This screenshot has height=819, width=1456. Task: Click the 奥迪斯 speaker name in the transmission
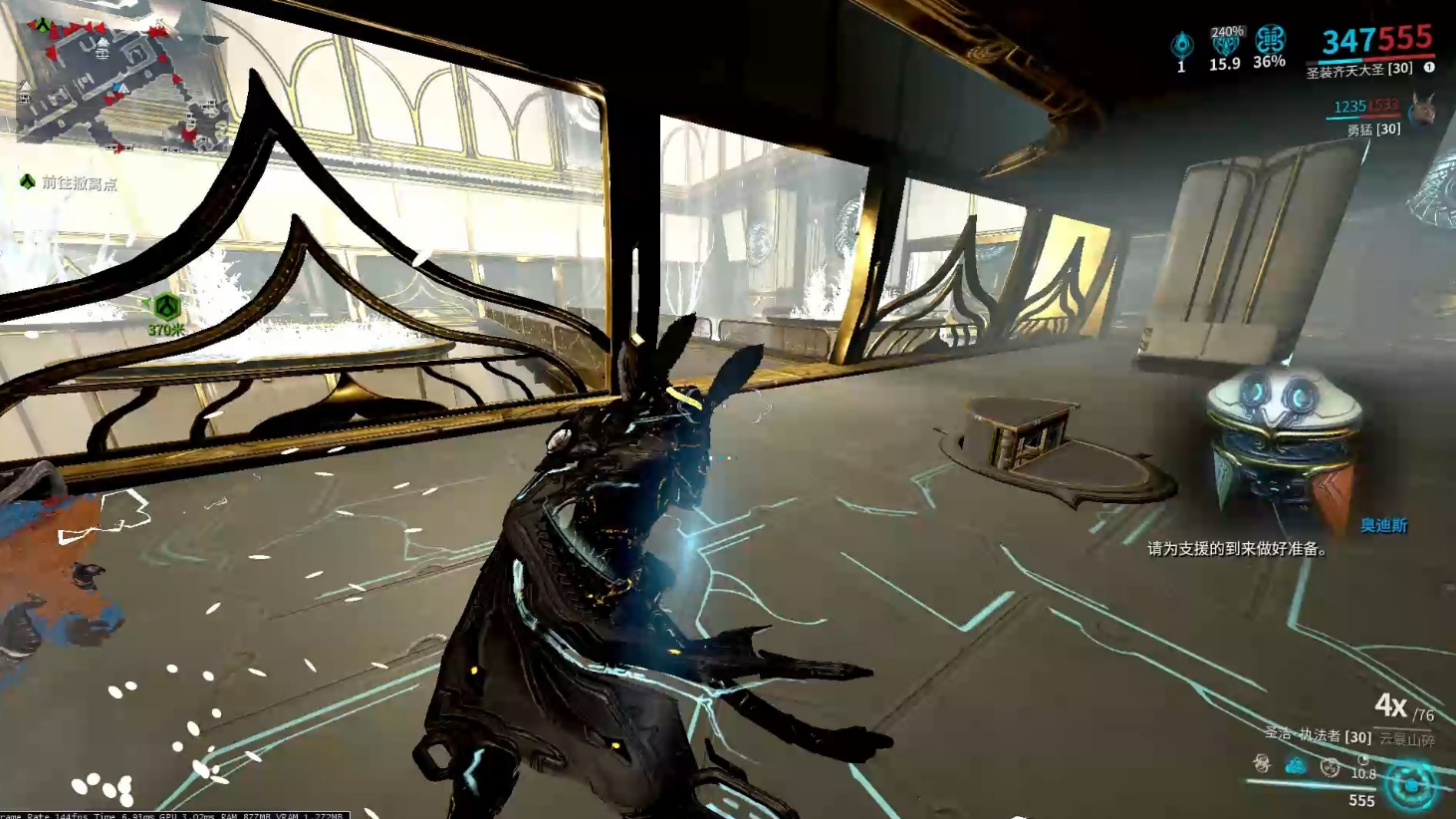coord(1383,525)
